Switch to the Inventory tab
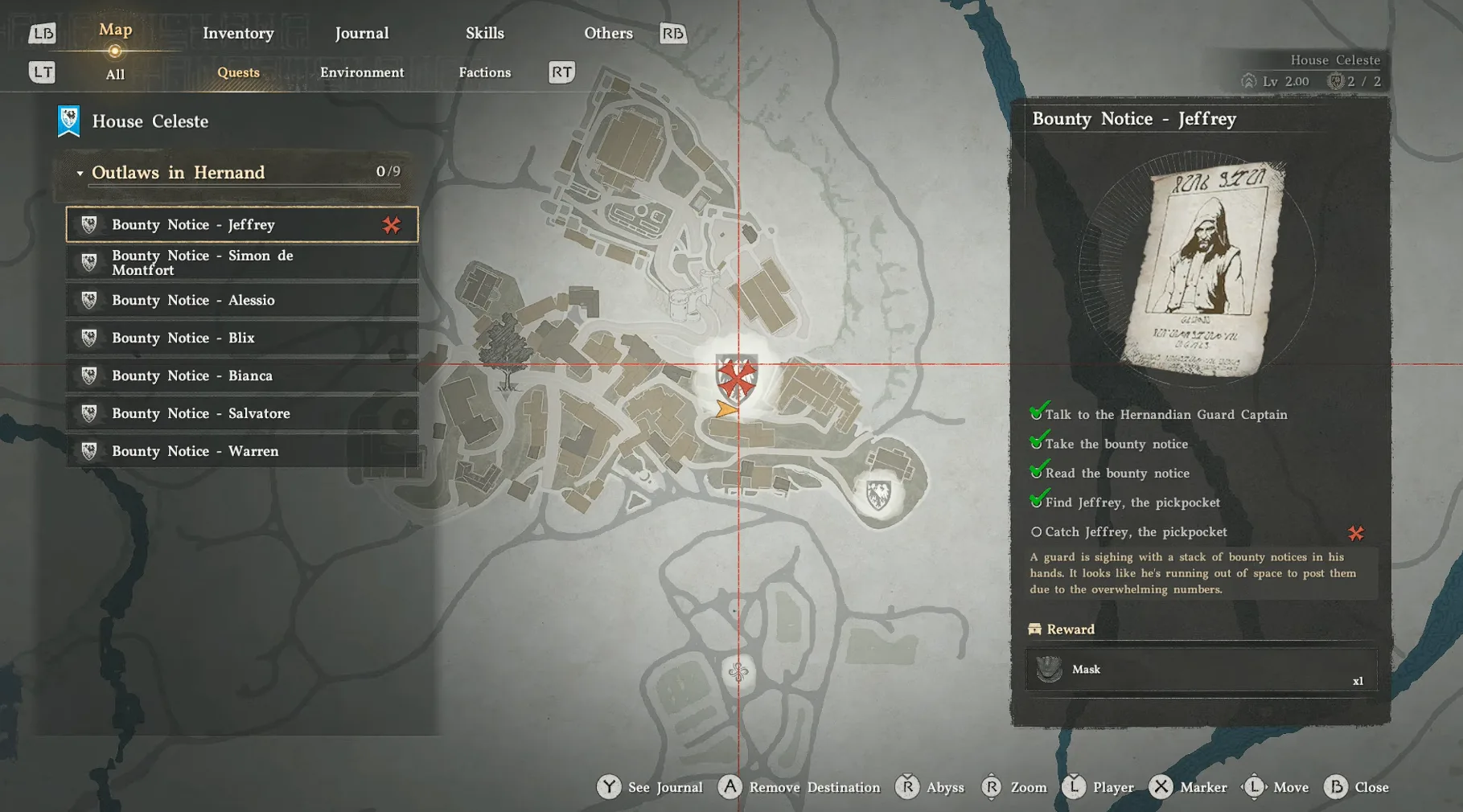1463x812 pixels. tap(238, 33)
